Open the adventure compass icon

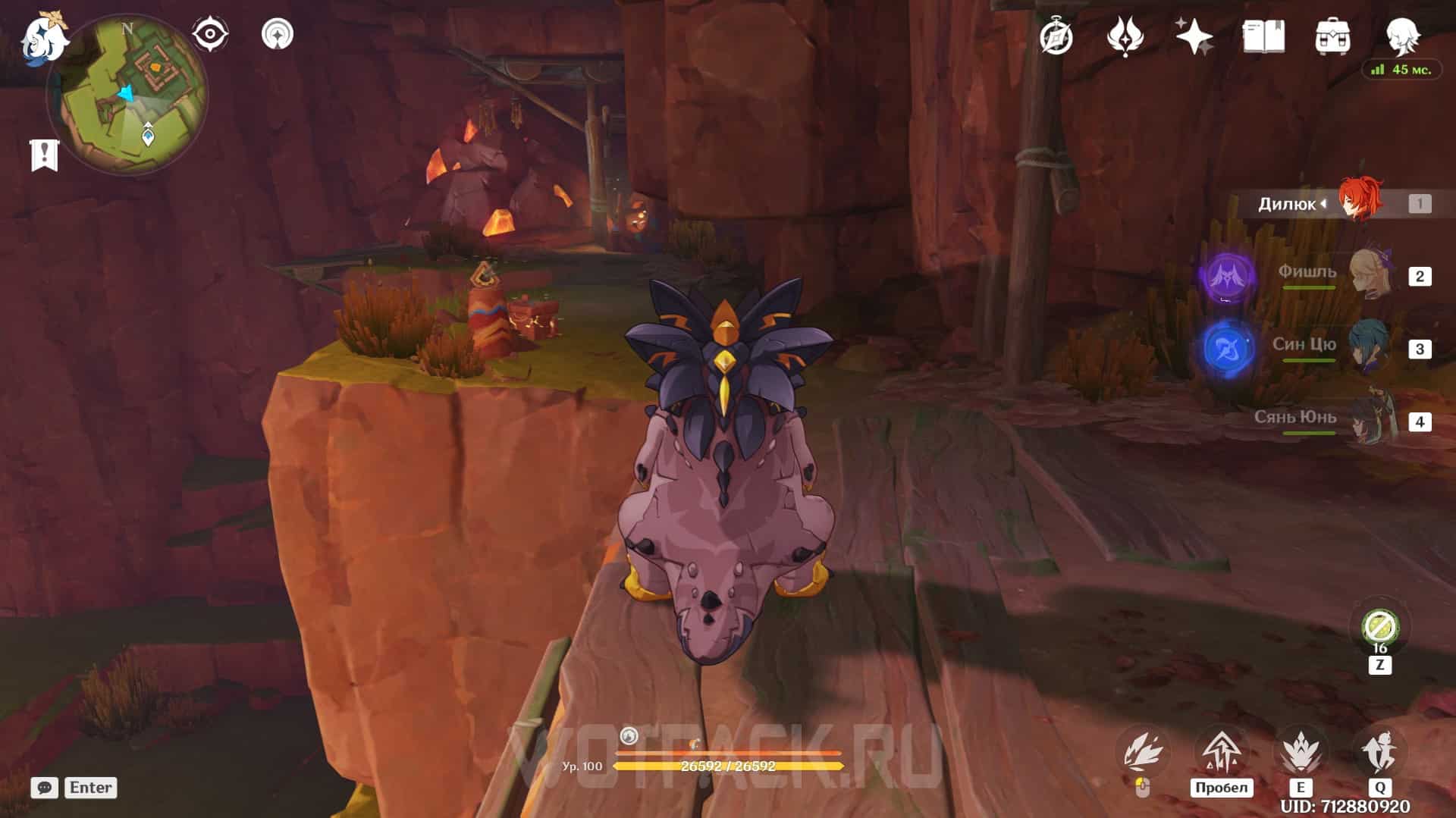pos(1056,36)
